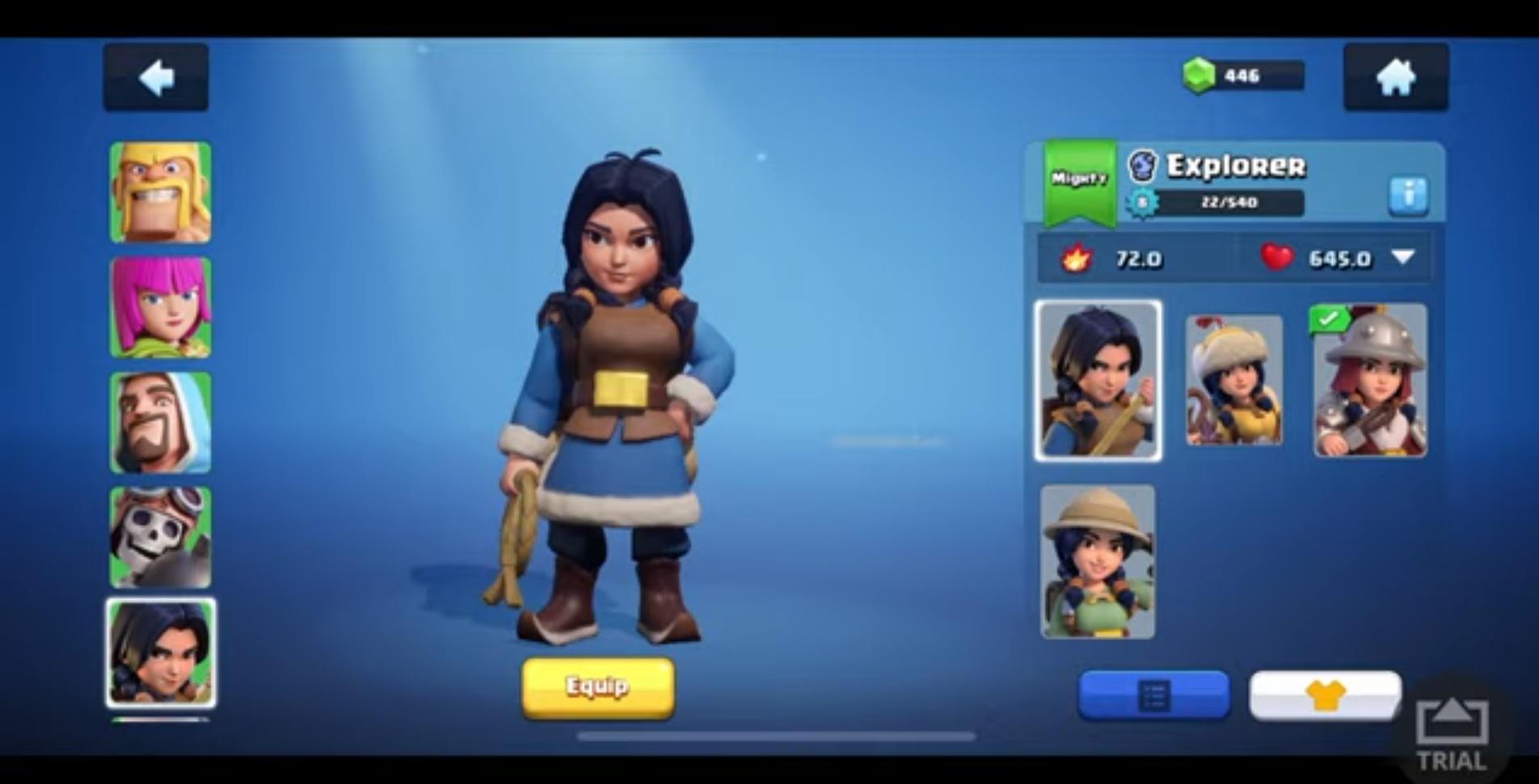Open the Explorer info panel
Screen dimensions: 1539x784
1408,193
